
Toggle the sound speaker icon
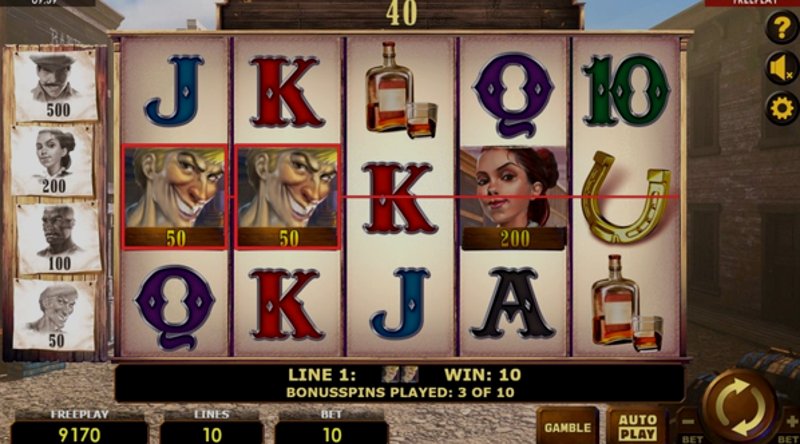point(781,68)
